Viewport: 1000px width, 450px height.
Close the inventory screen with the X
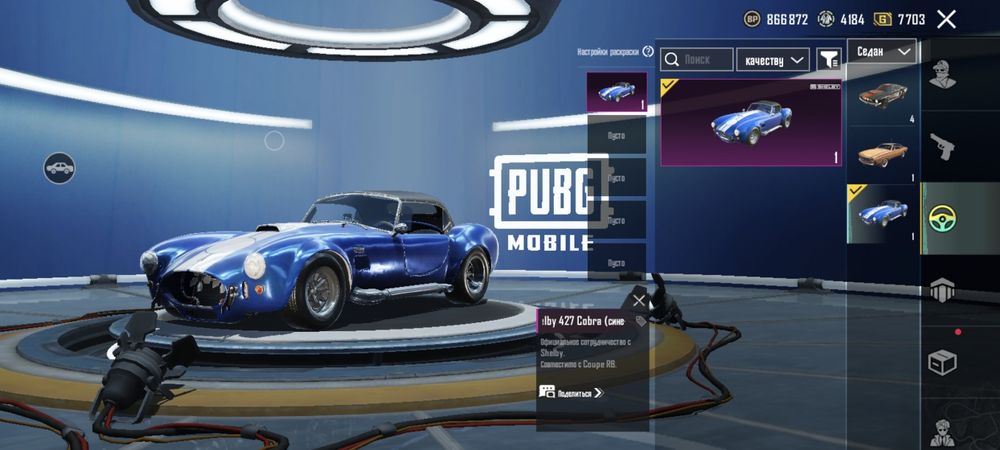[946, 19]
